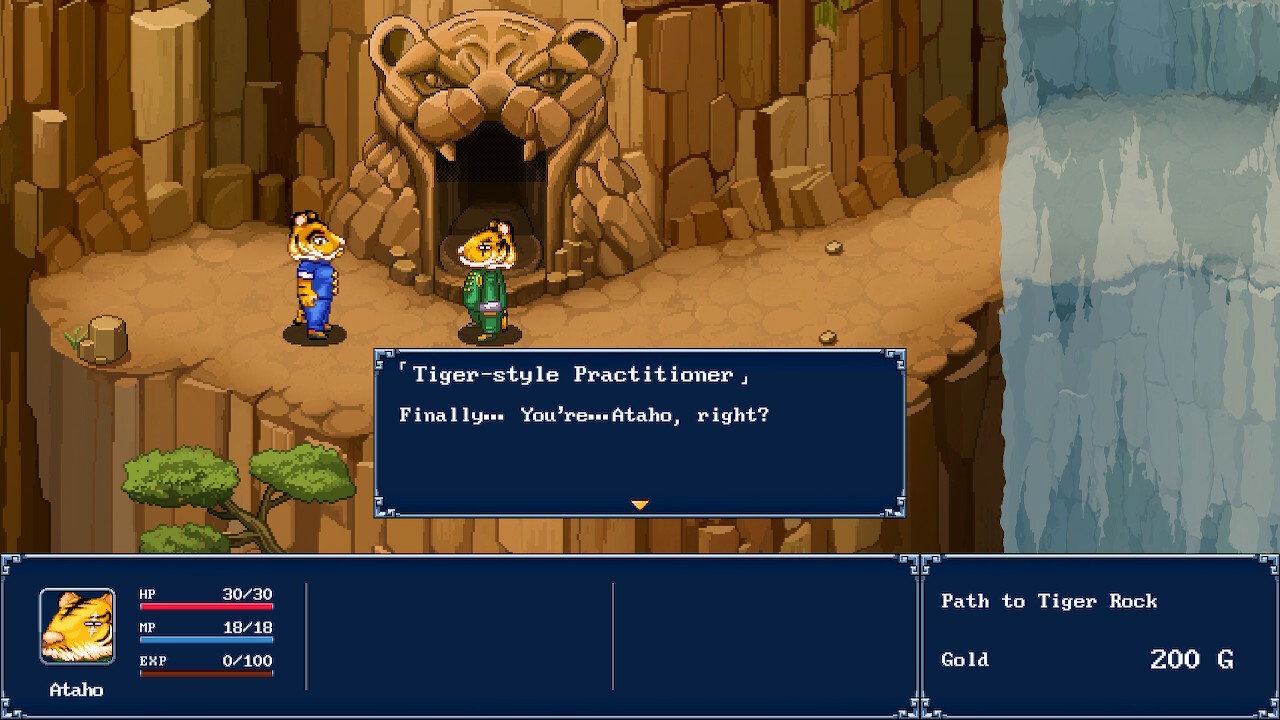1280x720 pixels.
Task: Select Ataho's tiger portrait in the party panel
Action: point(77,626)
